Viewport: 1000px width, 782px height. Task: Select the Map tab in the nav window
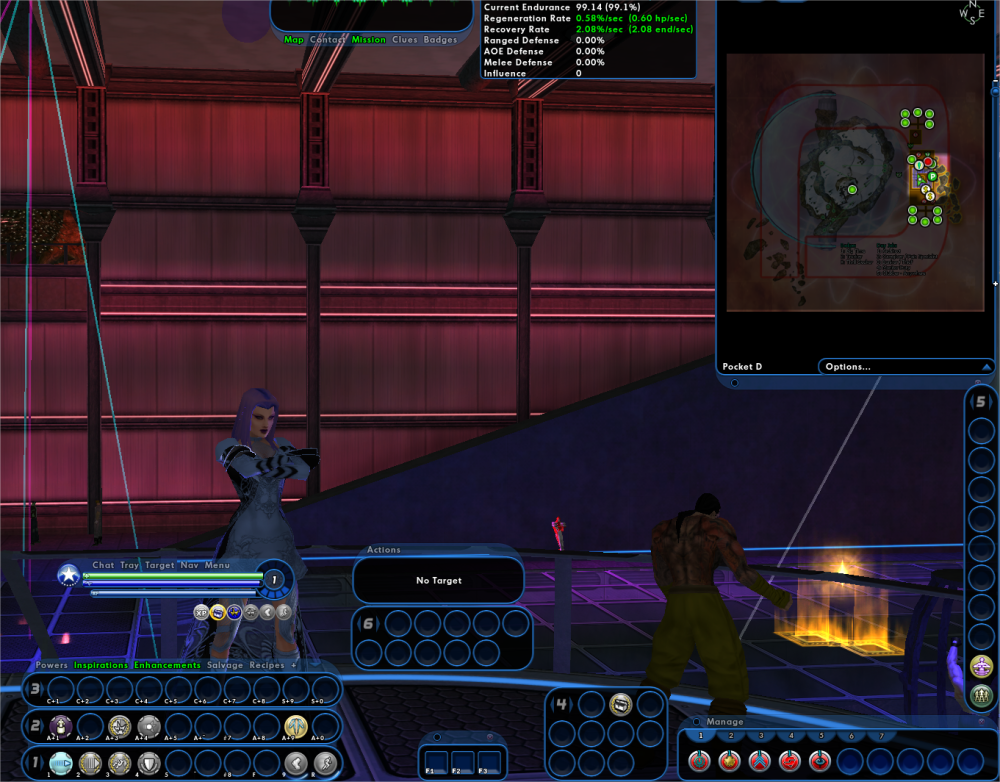[x=293, y=40]
